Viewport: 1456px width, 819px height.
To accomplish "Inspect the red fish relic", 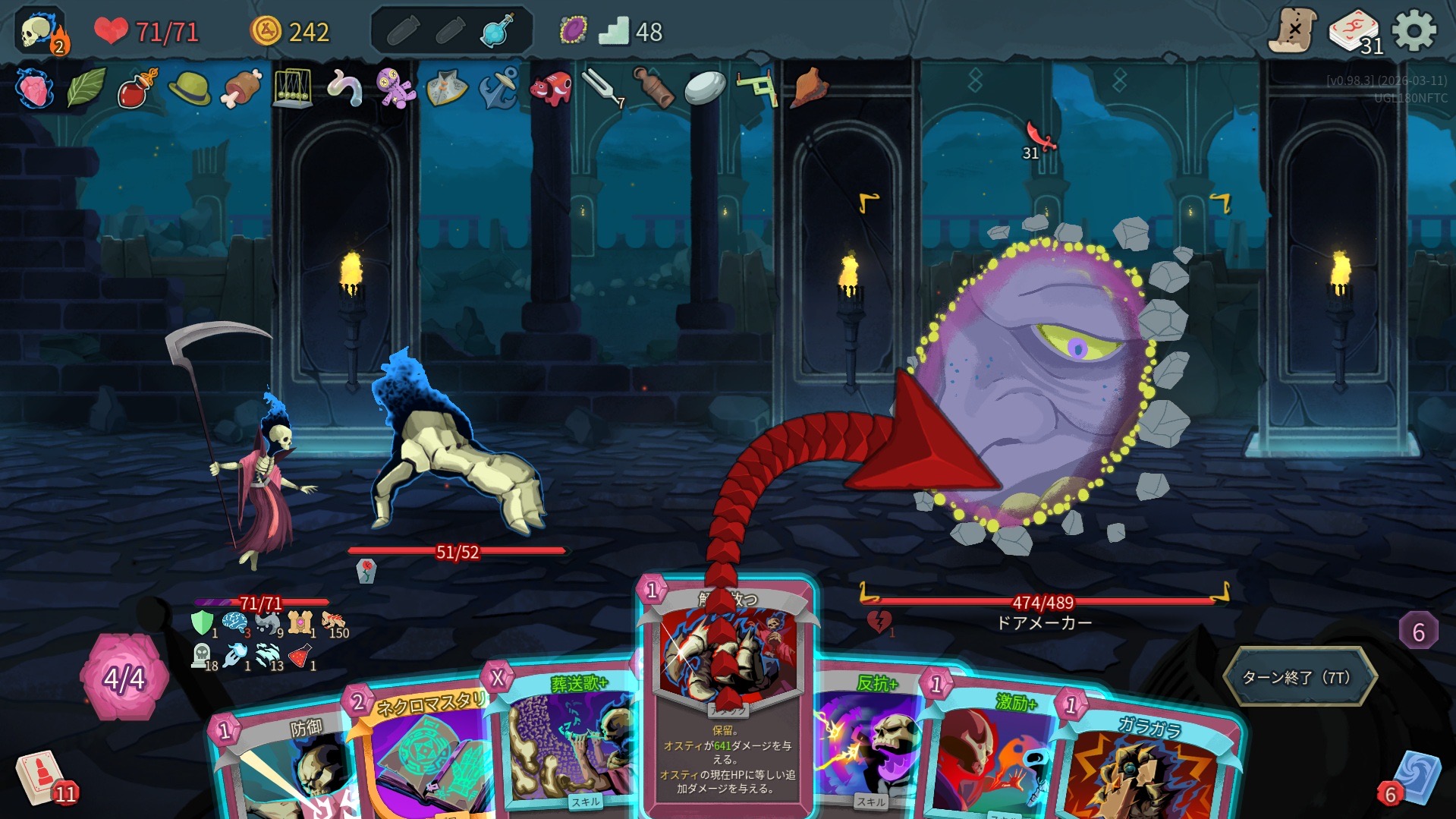I will (550, 89).
